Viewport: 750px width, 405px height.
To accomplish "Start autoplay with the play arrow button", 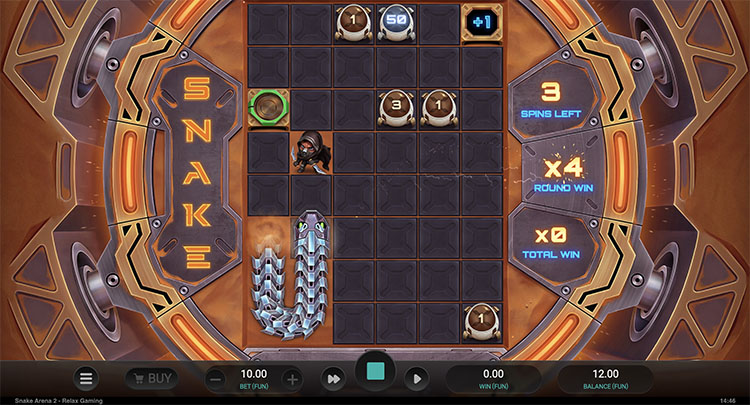I will click(418, 378).
